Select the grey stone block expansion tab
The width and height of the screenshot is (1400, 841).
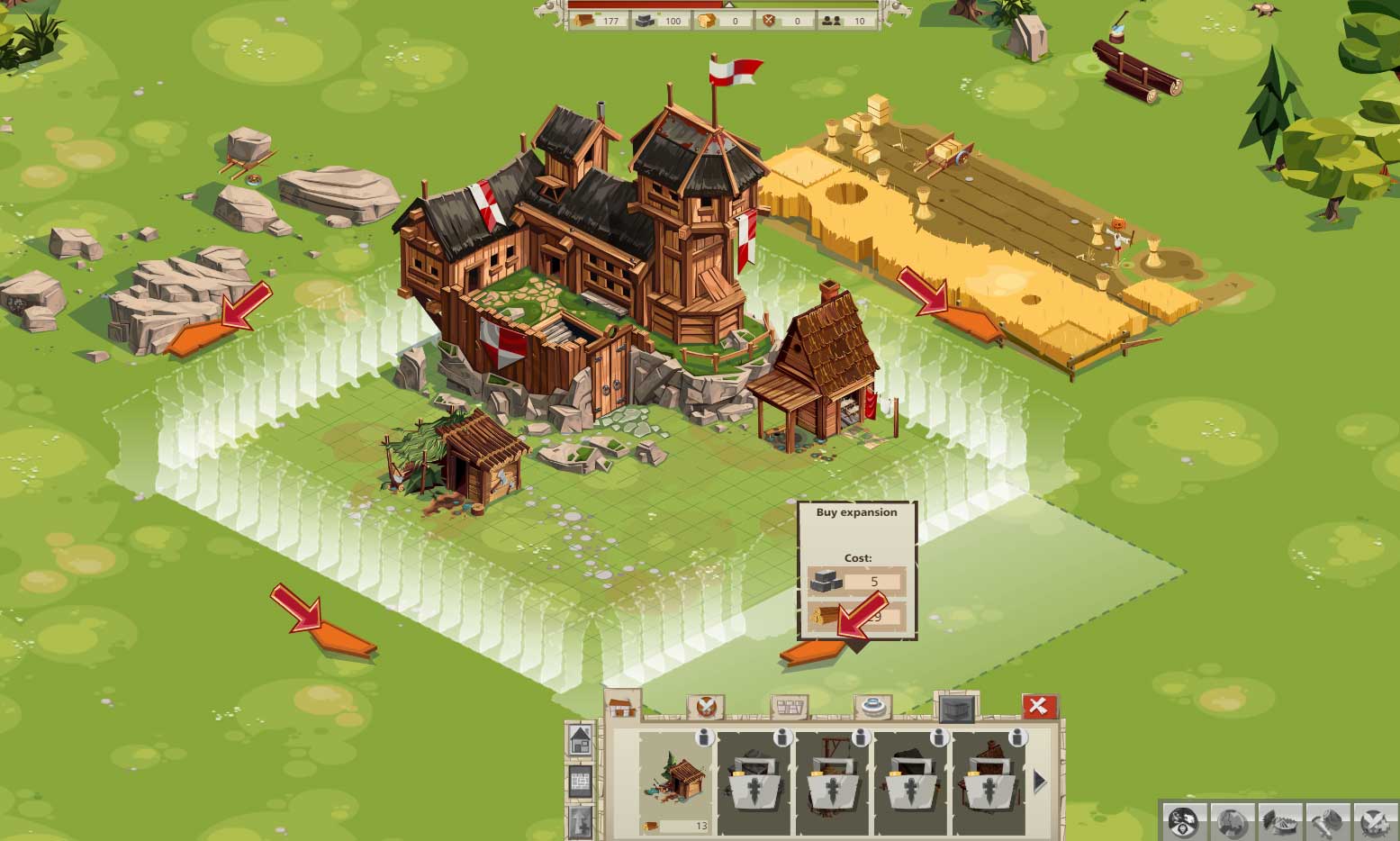pos(955,709)
